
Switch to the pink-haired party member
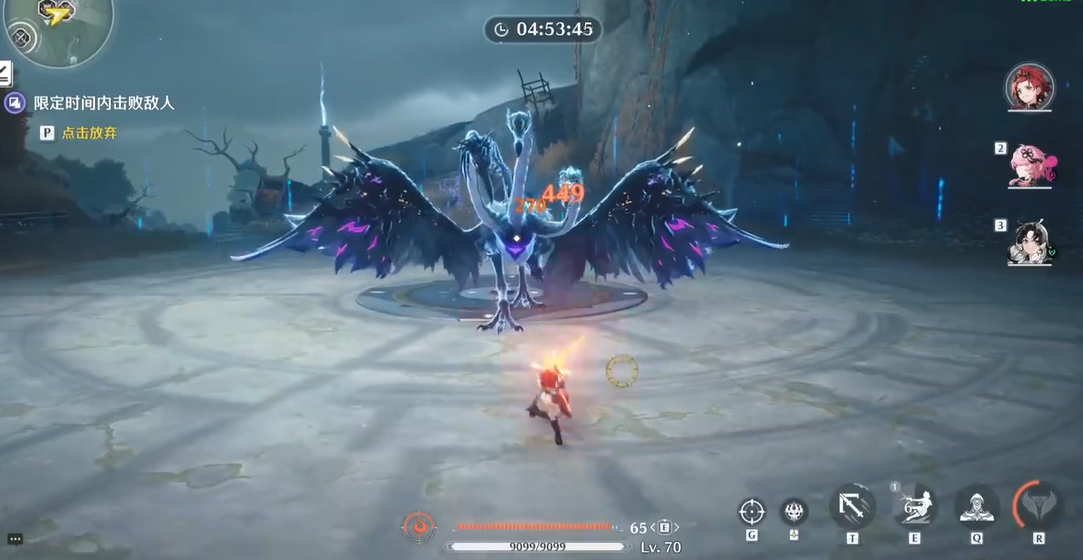click(1030, 165)
